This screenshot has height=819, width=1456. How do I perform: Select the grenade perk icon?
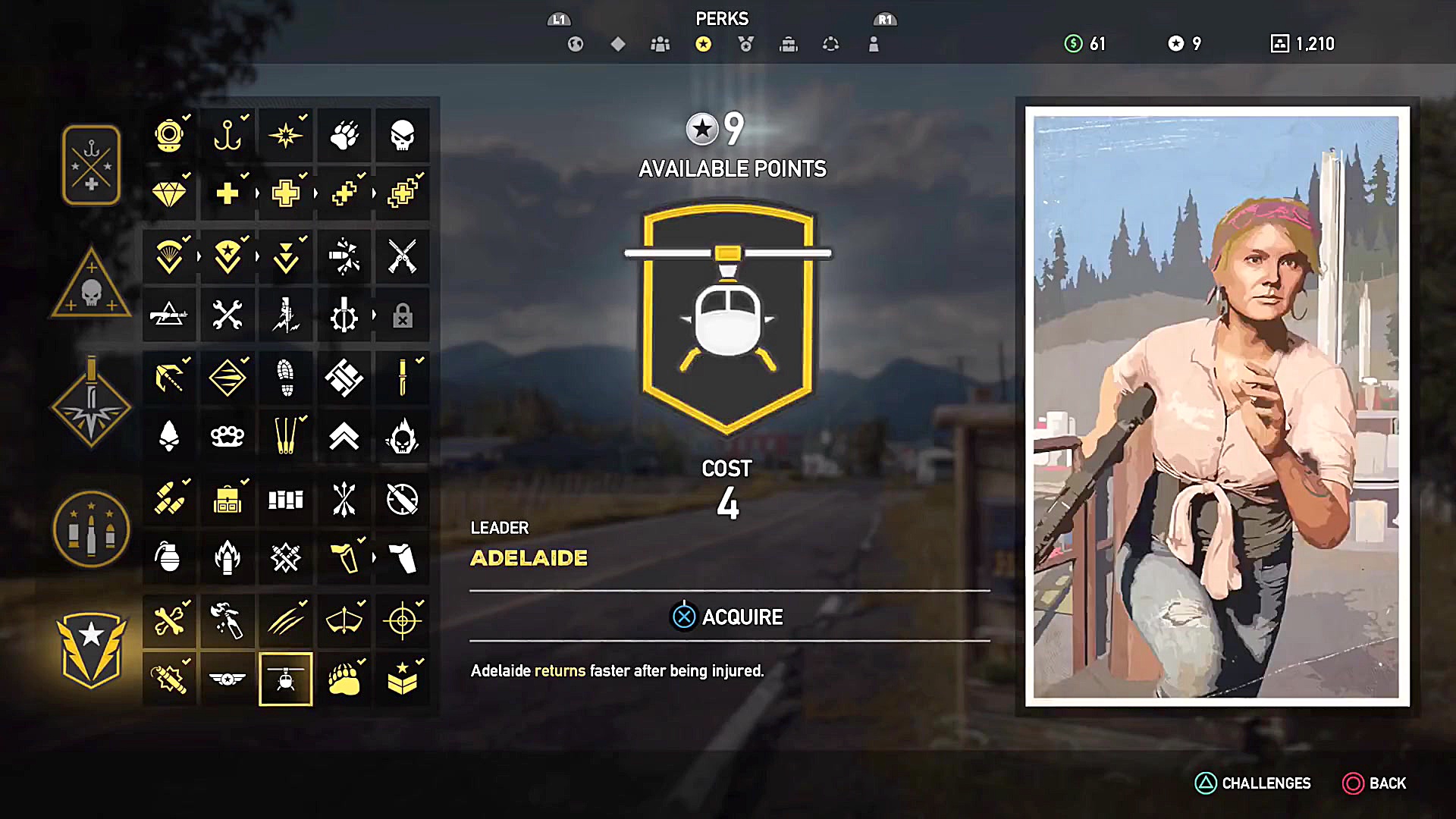pyautogui.click(x=169, y=557)
